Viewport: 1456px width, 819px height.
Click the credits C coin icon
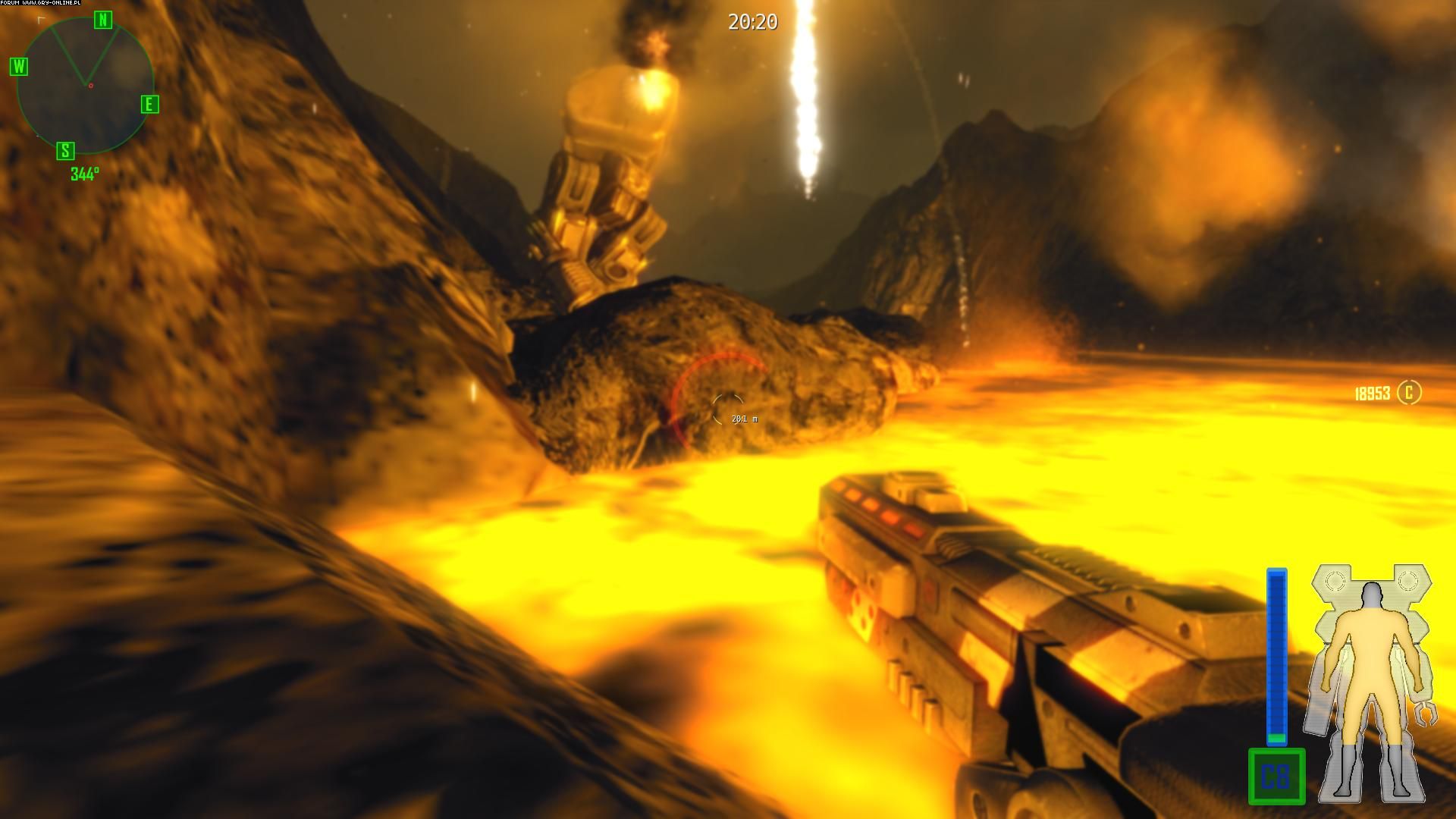pyautogui.click(x=1409, y=392)
